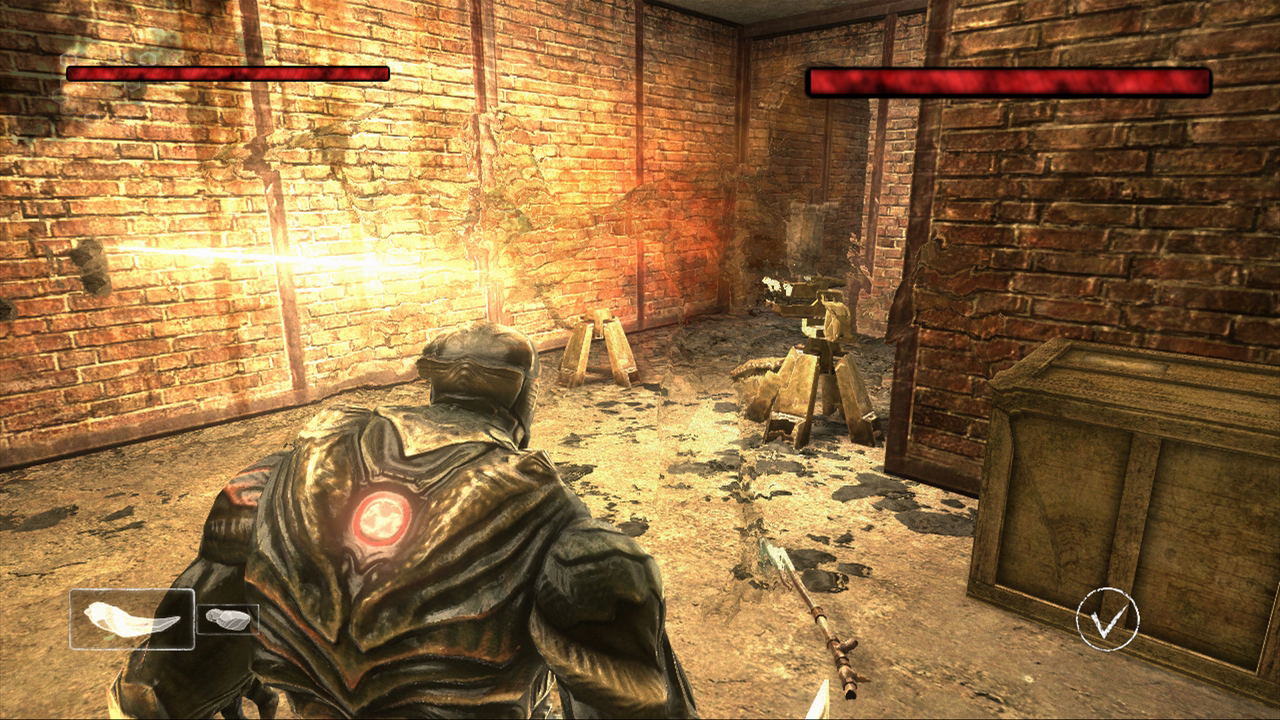Click the circled checkmark icon
1280x720 pixels.
pos(1107,620)
